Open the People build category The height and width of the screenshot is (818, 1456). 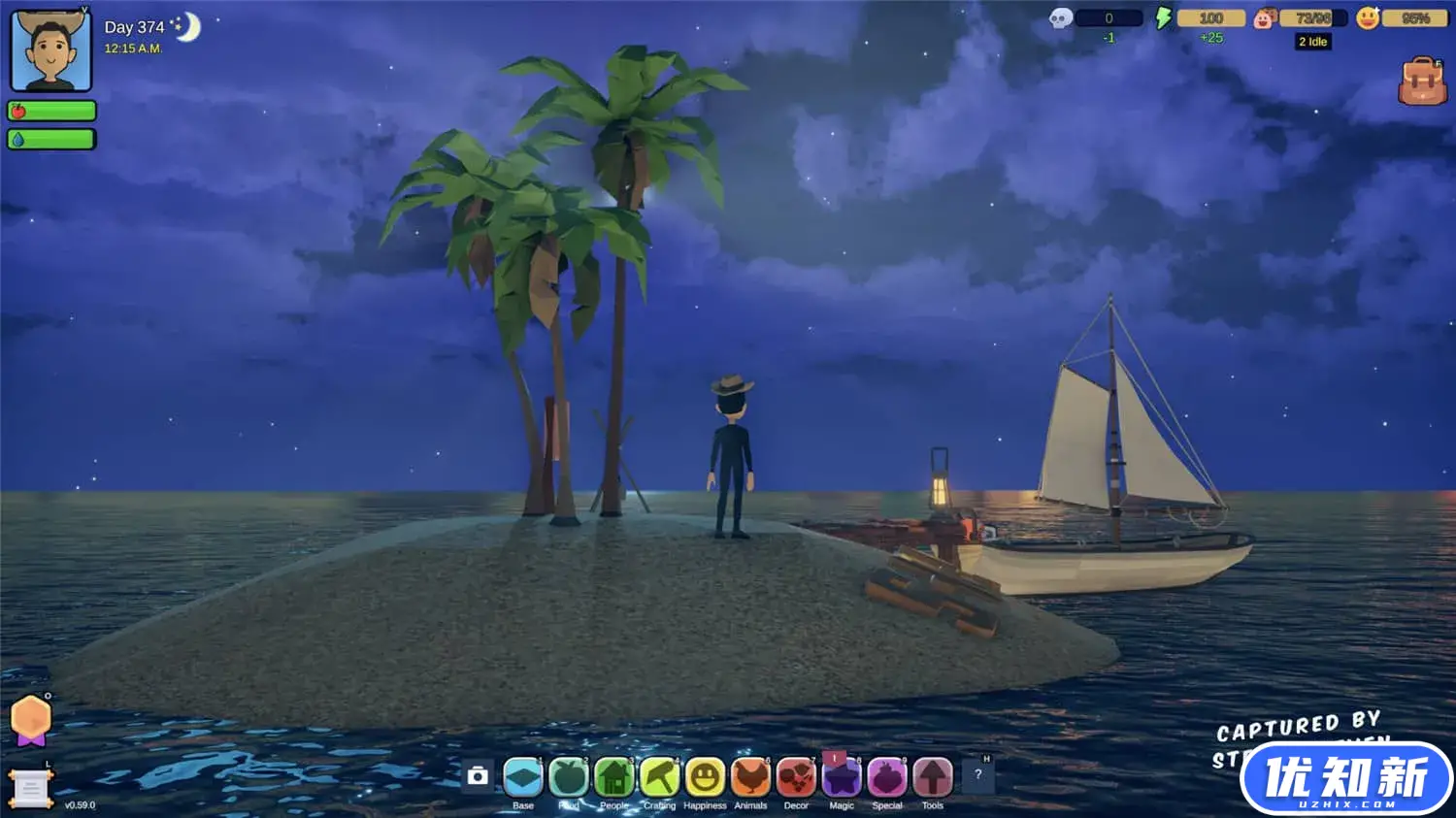[614, 777]
